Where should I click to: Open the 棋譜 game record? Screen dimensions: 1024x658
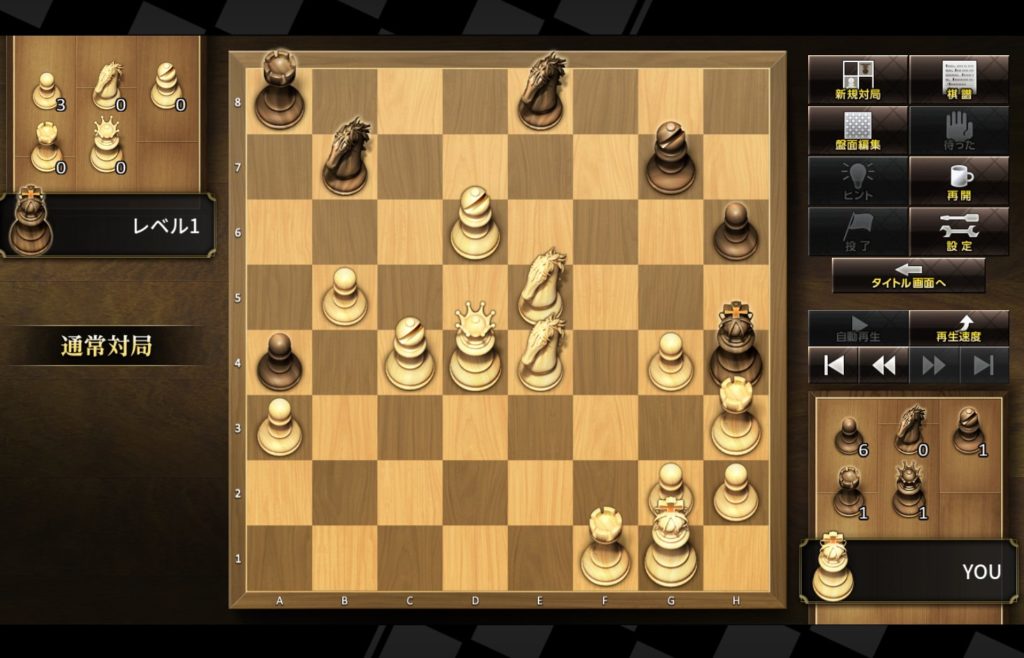pyautogui.click(x=959, y=79)
